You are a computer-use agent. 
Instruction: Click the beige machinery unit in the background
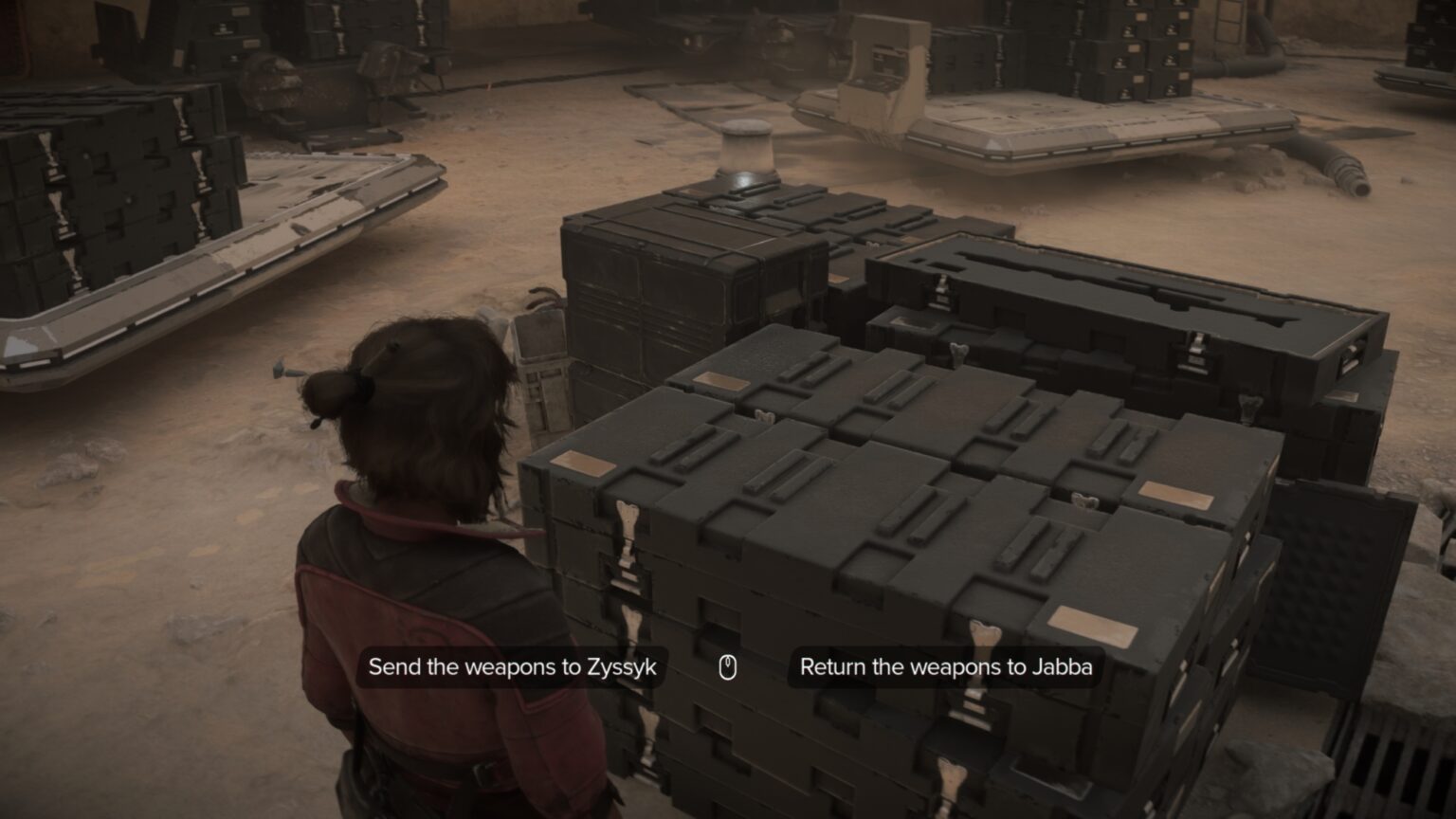point(882,66)
